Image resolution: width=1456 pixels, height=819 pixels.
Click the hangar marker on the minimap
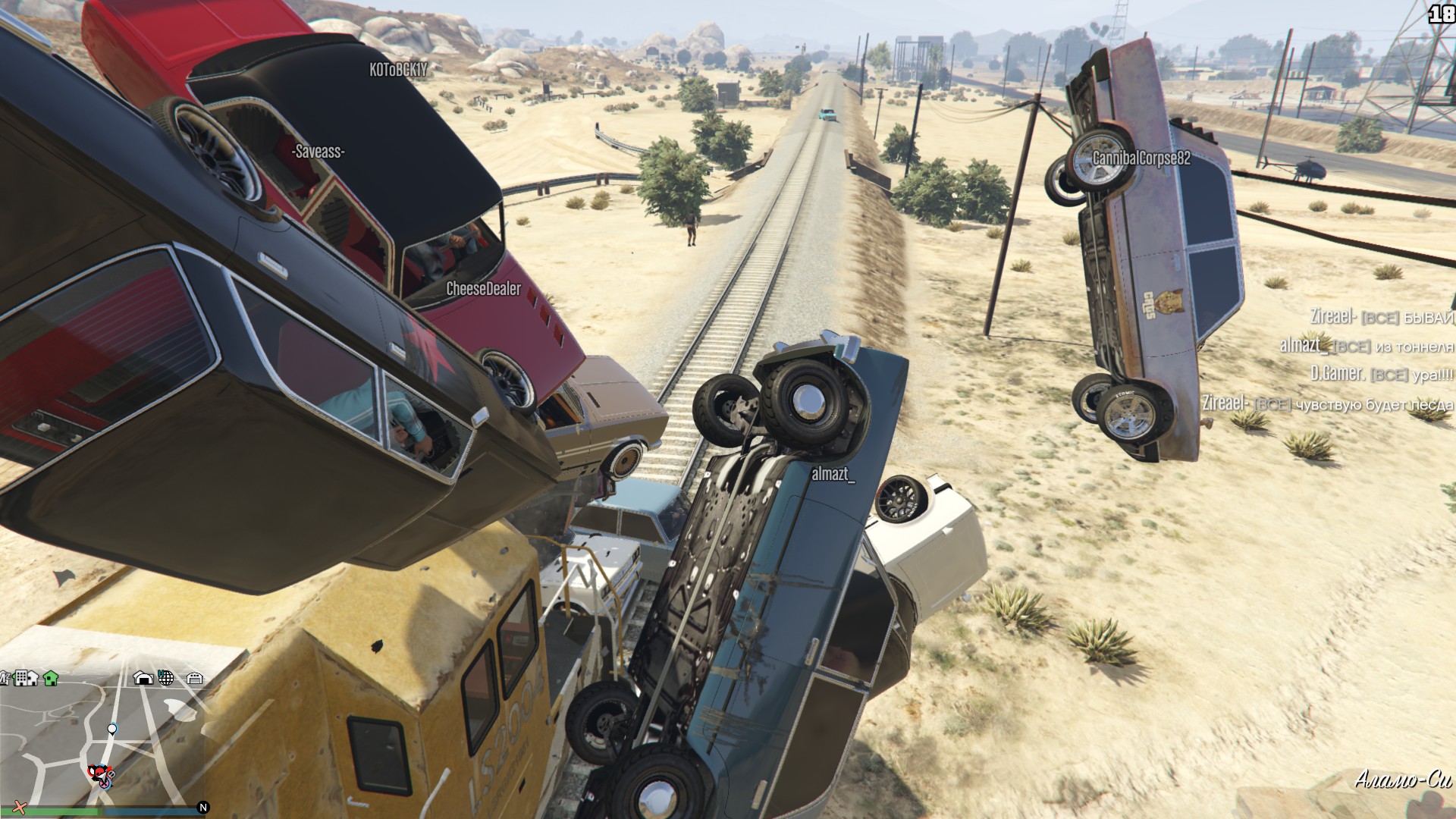pyautogui.click(x=143, y=678)
